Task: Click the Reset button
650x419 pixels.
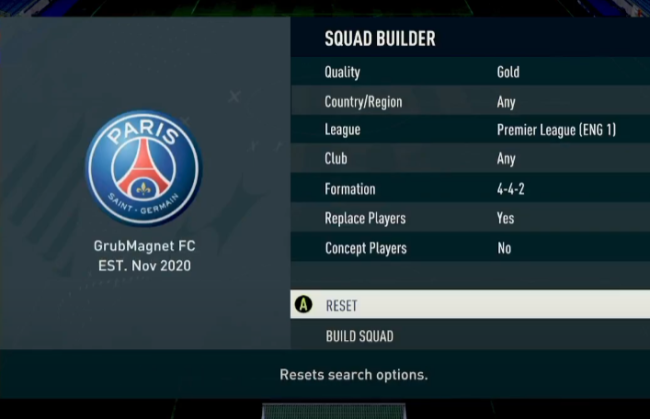Action: 469,305
